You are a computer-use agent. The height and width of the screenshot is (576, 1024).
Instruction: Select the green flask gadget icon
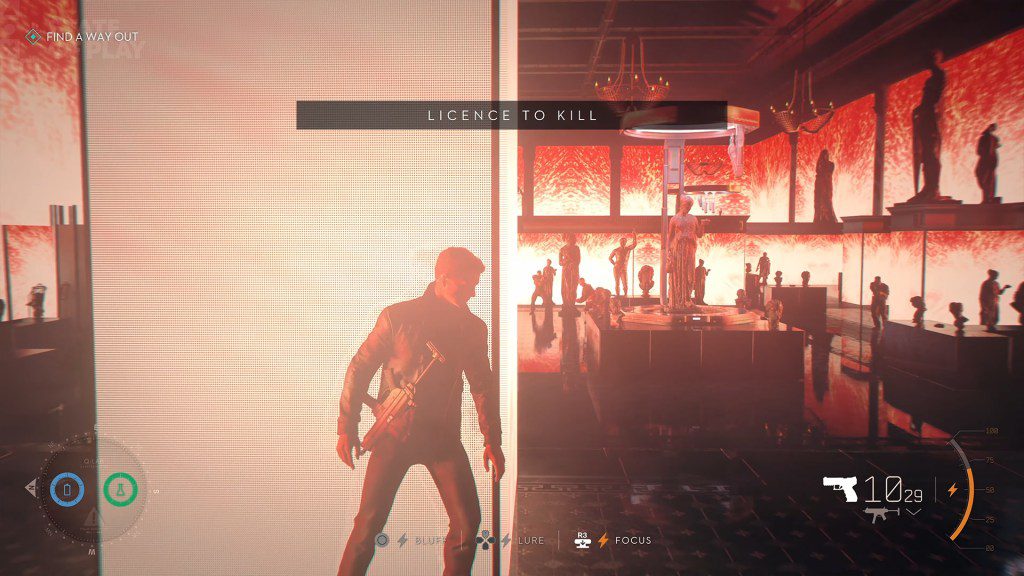[x=120, y=490]
